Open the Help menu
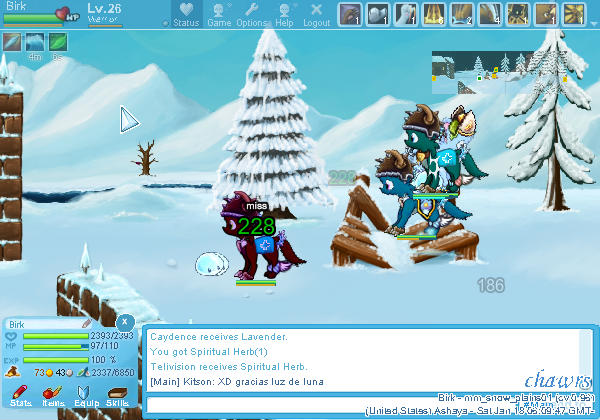The image size is (600, 420). (x=285, y=14)
